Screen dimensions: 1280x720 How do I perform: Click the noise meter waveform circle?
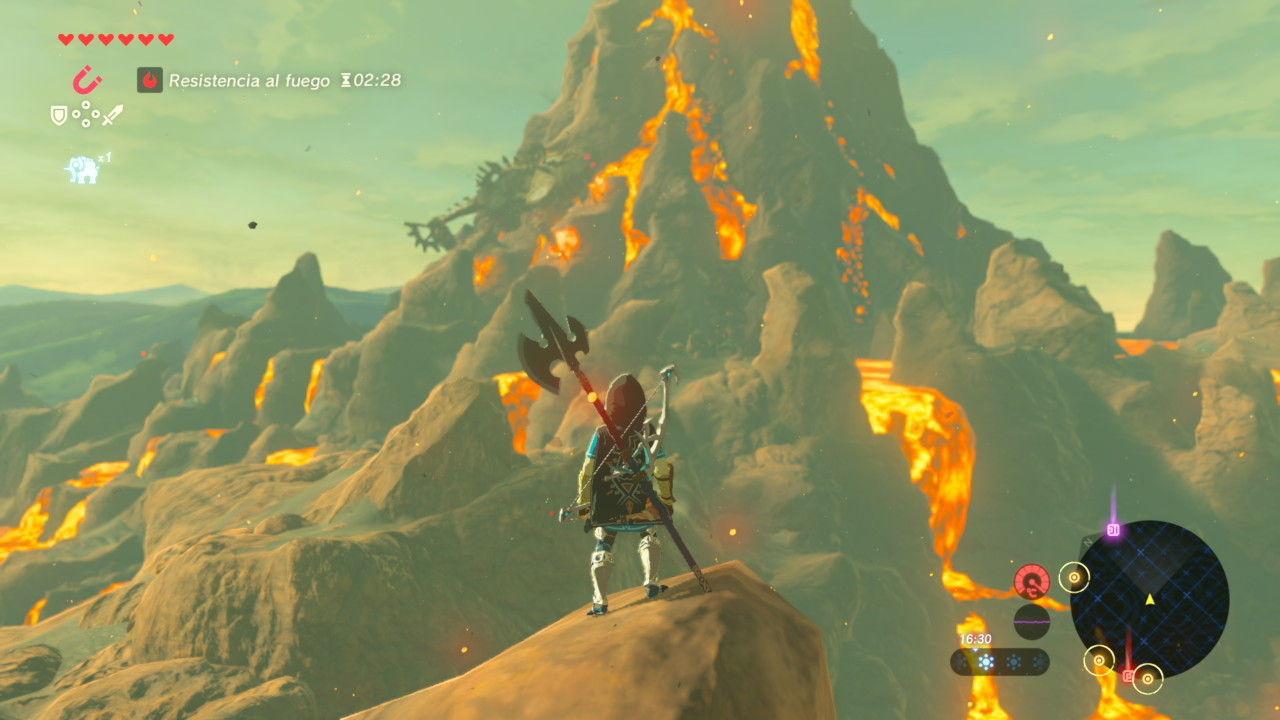[1031, 621]
